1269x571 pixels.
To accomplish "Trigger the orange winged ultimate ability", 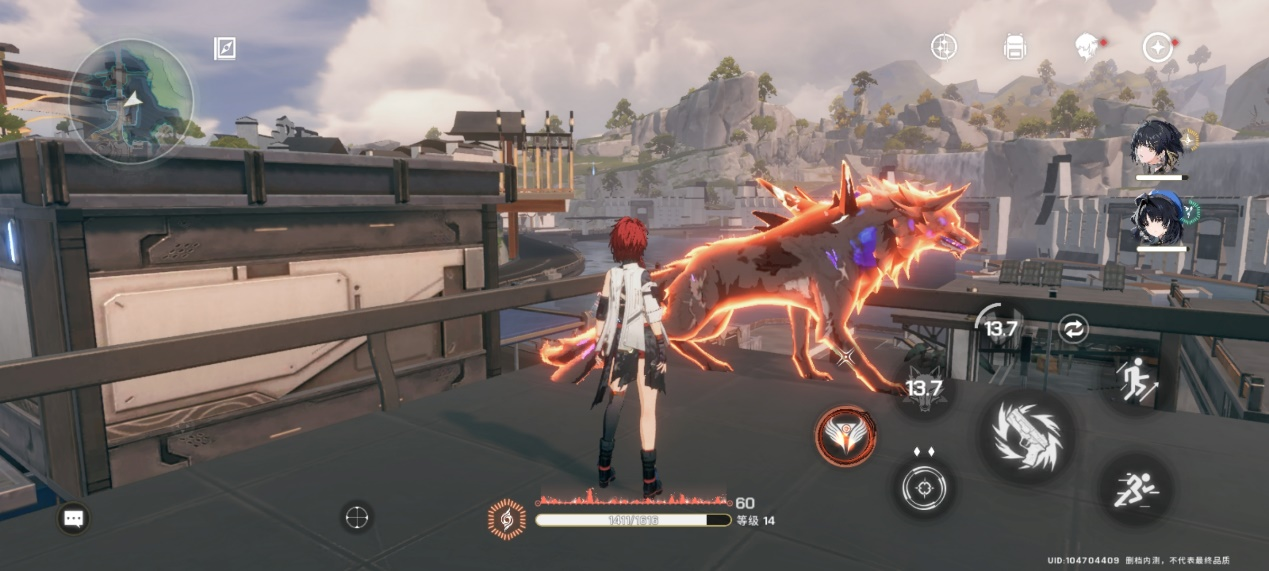I will tap(846, 436).
